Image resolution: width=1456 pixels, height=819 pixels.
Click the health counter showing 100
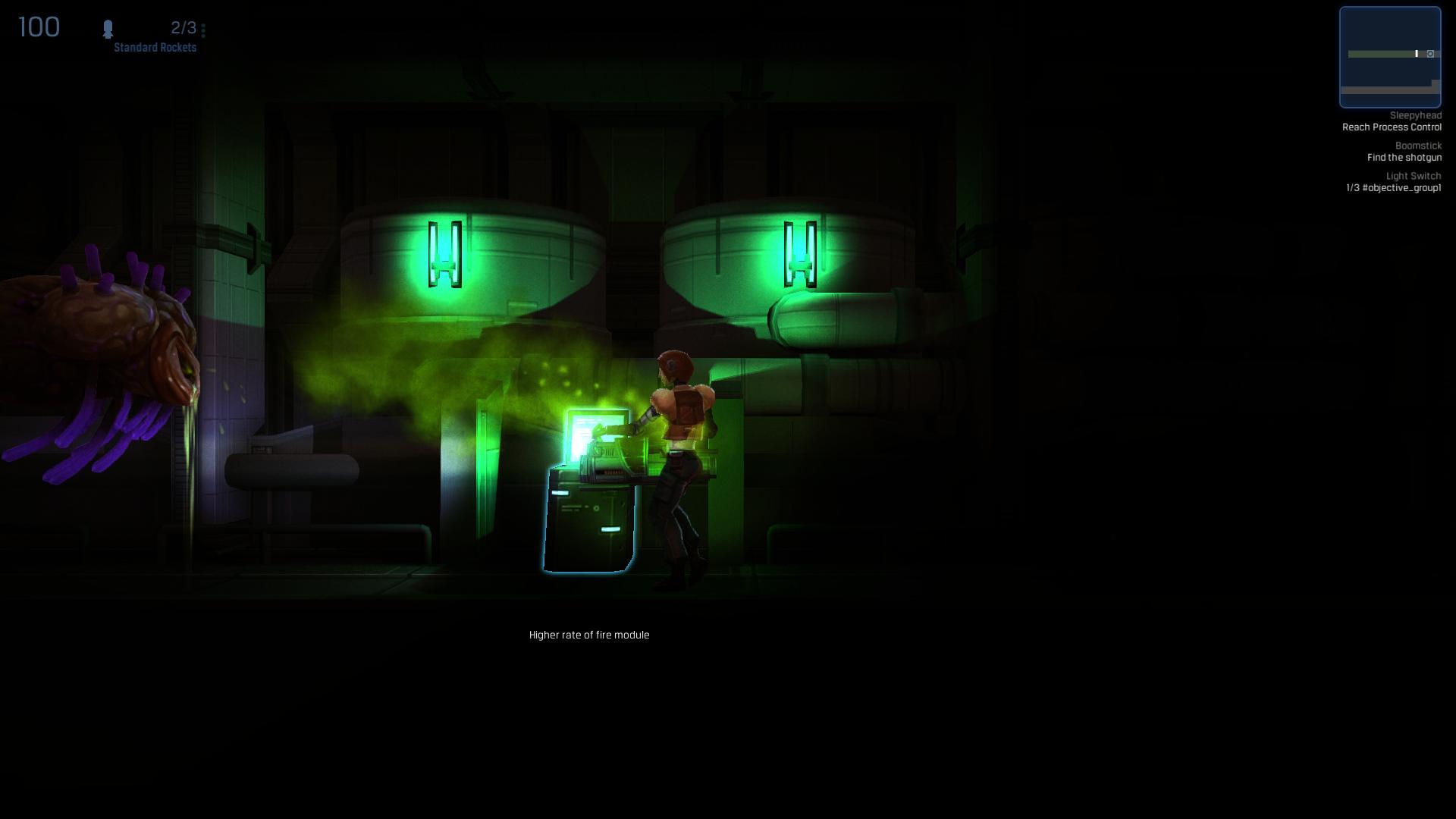tap(38, 27)
